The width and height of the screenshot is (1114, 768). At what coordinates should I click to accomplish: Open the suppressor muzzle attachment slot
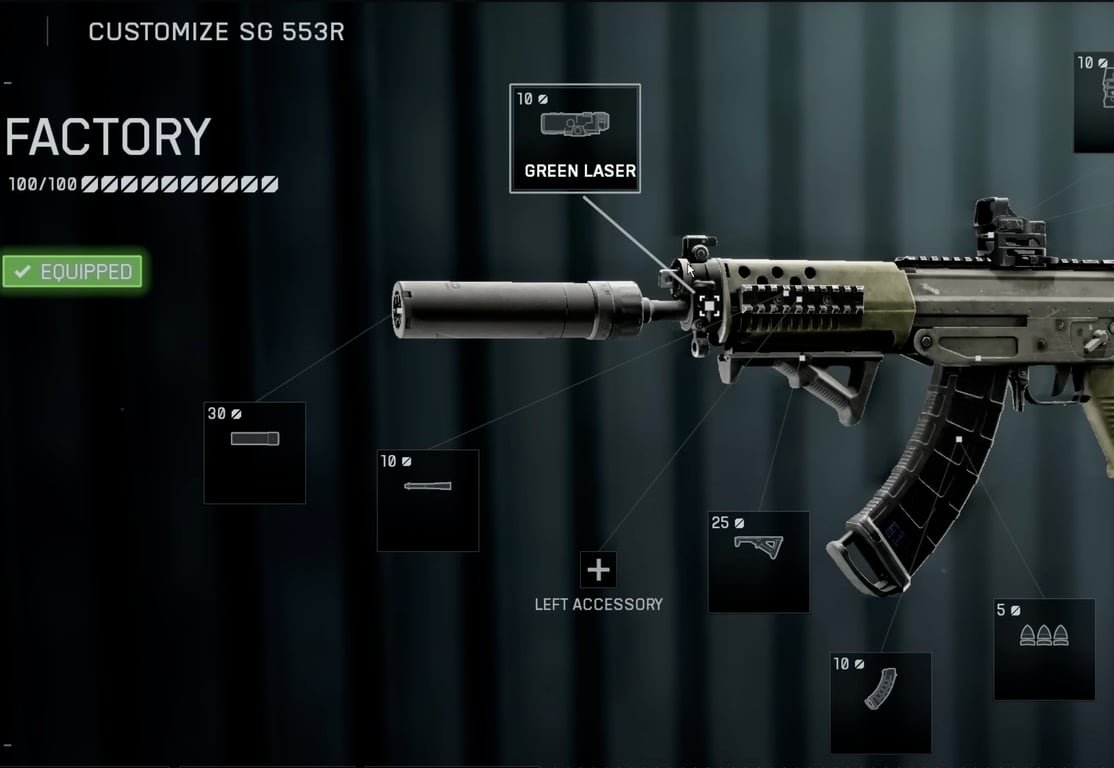254,452
